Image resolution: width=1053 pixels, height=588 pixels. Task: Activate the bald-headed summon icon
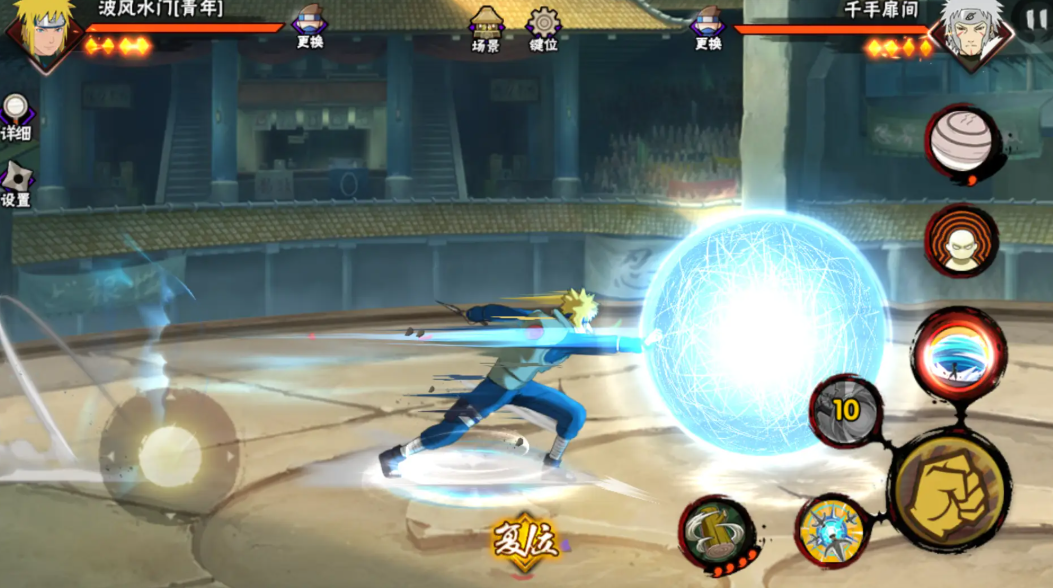coord(961,241)
